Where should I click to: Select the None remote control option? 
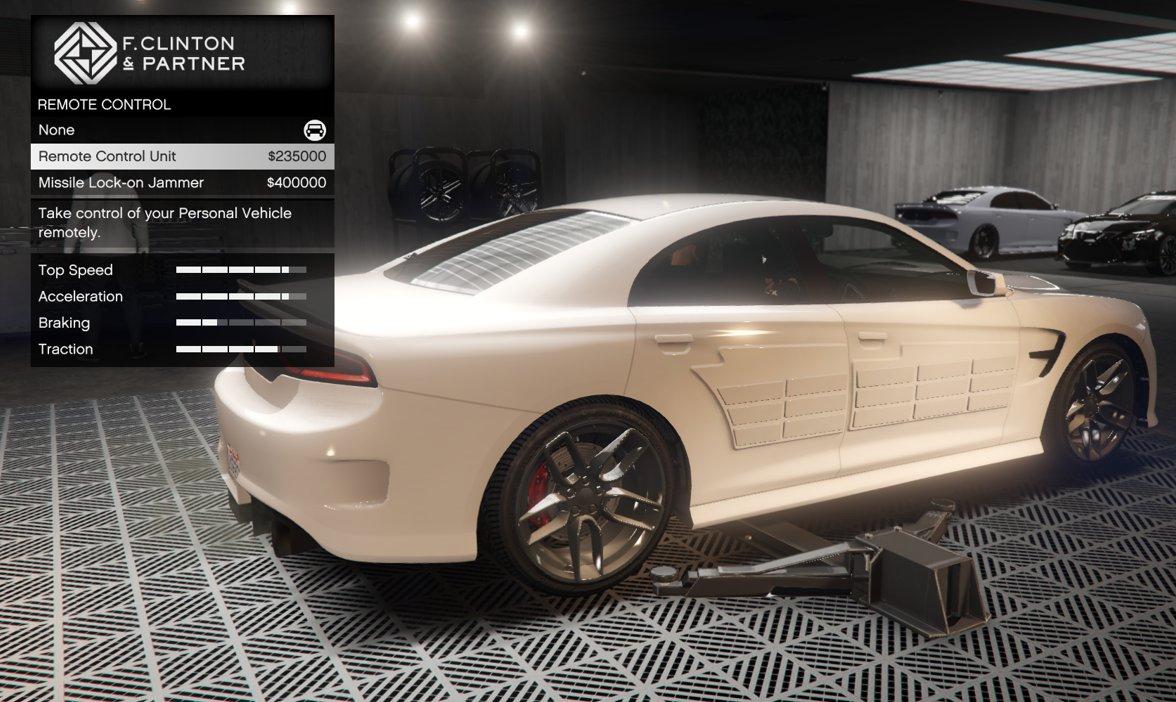(x=182, y=130)
